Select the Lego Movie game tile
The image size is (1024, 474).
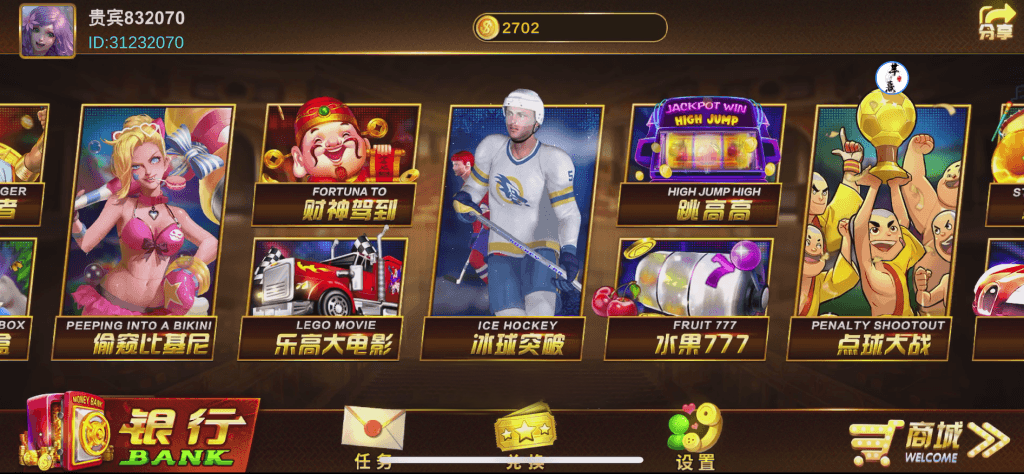pyautogui.click(x=327, y=295)
